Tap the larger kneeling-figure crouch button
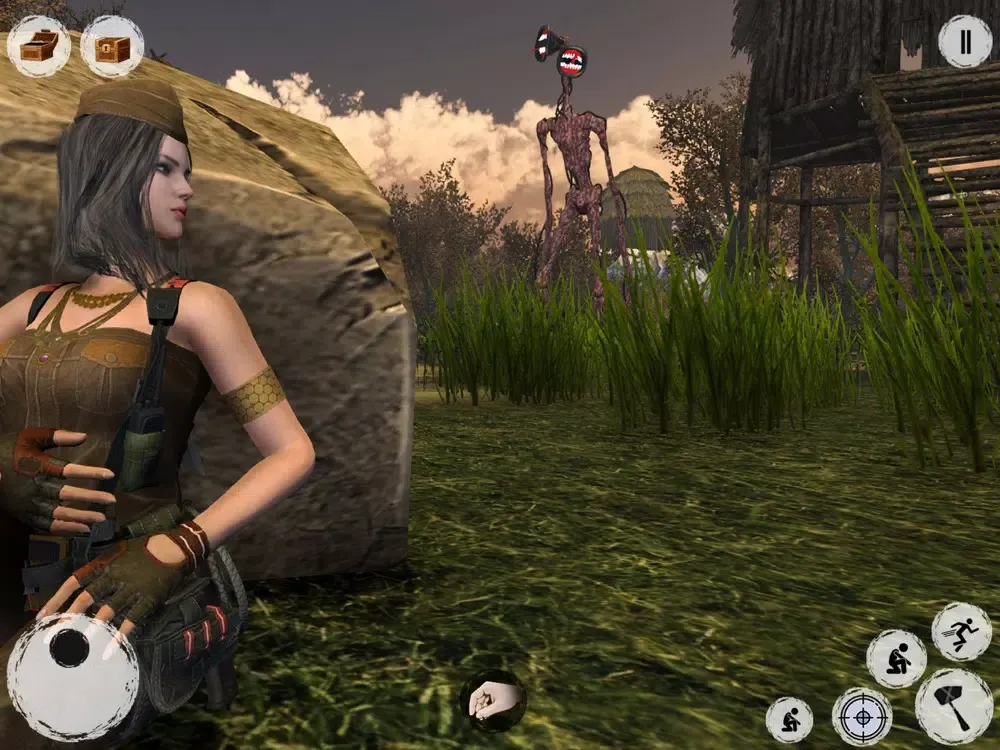The height and width of the screenshot is (750, 1000). 896,658
